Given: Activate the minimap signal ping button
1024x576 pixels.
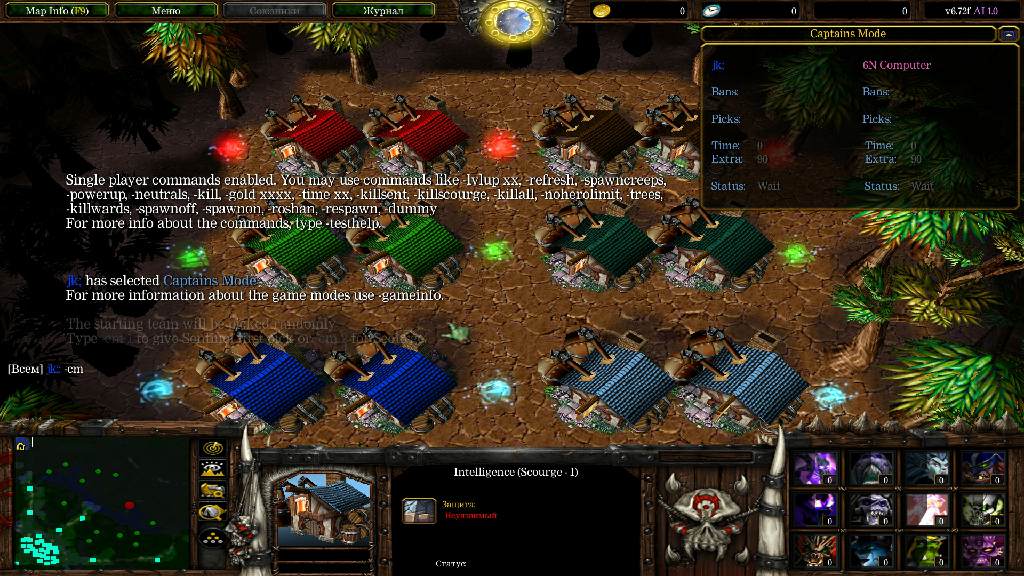Looking at the screenshot, I should click(212, 448).
